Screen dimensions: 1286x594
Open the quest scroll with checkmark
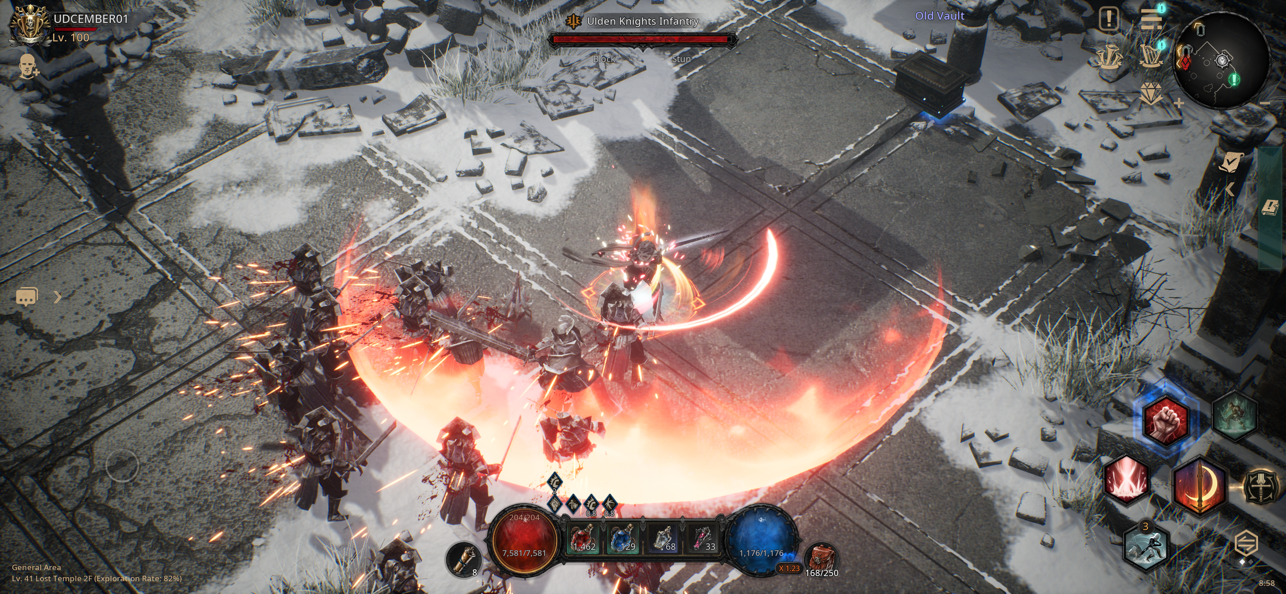tap(1231, 161)
